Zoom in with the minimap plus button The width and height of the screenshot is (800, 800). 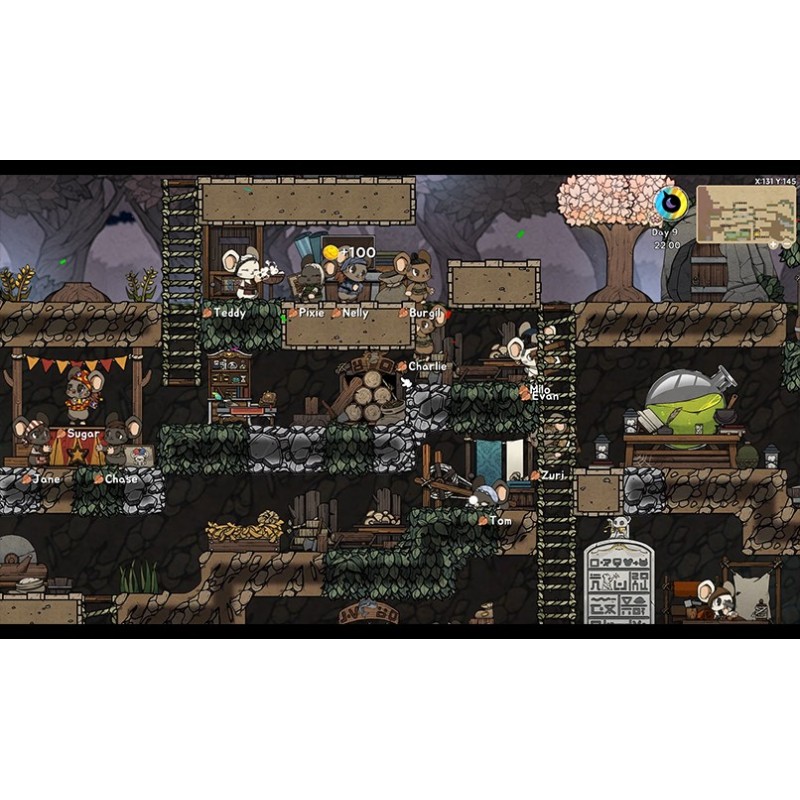tap(774, 243)
